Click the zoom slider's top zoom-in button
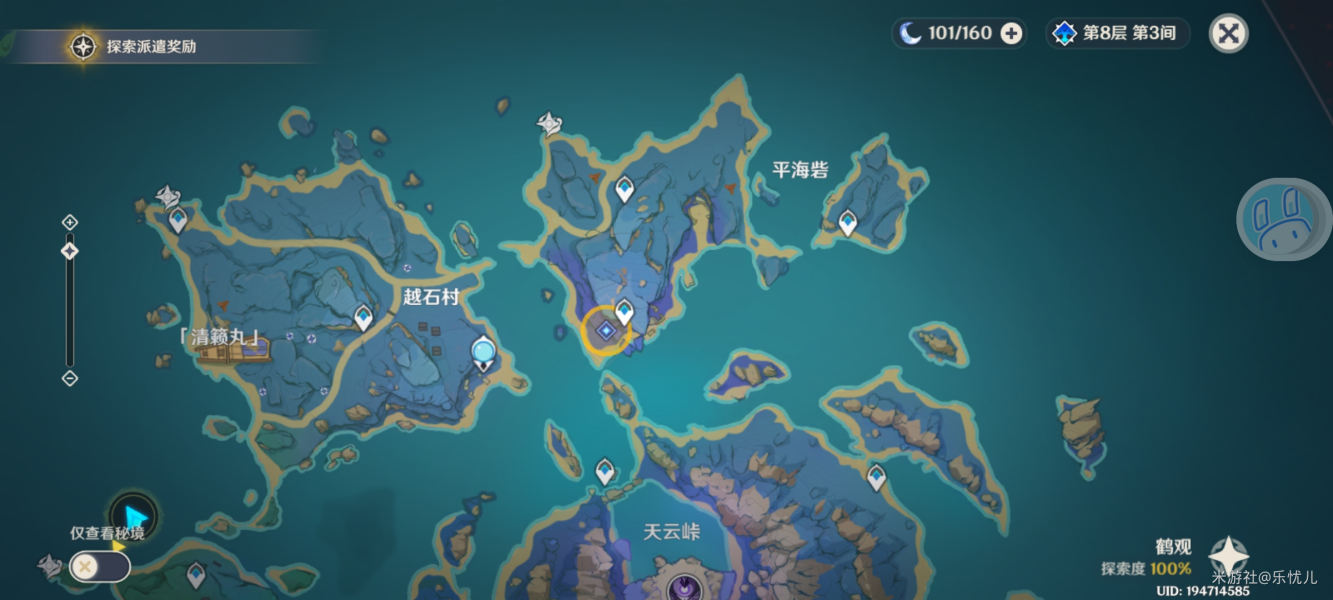The height and width of the screenshot is (600, 1333). click(70, 222)
